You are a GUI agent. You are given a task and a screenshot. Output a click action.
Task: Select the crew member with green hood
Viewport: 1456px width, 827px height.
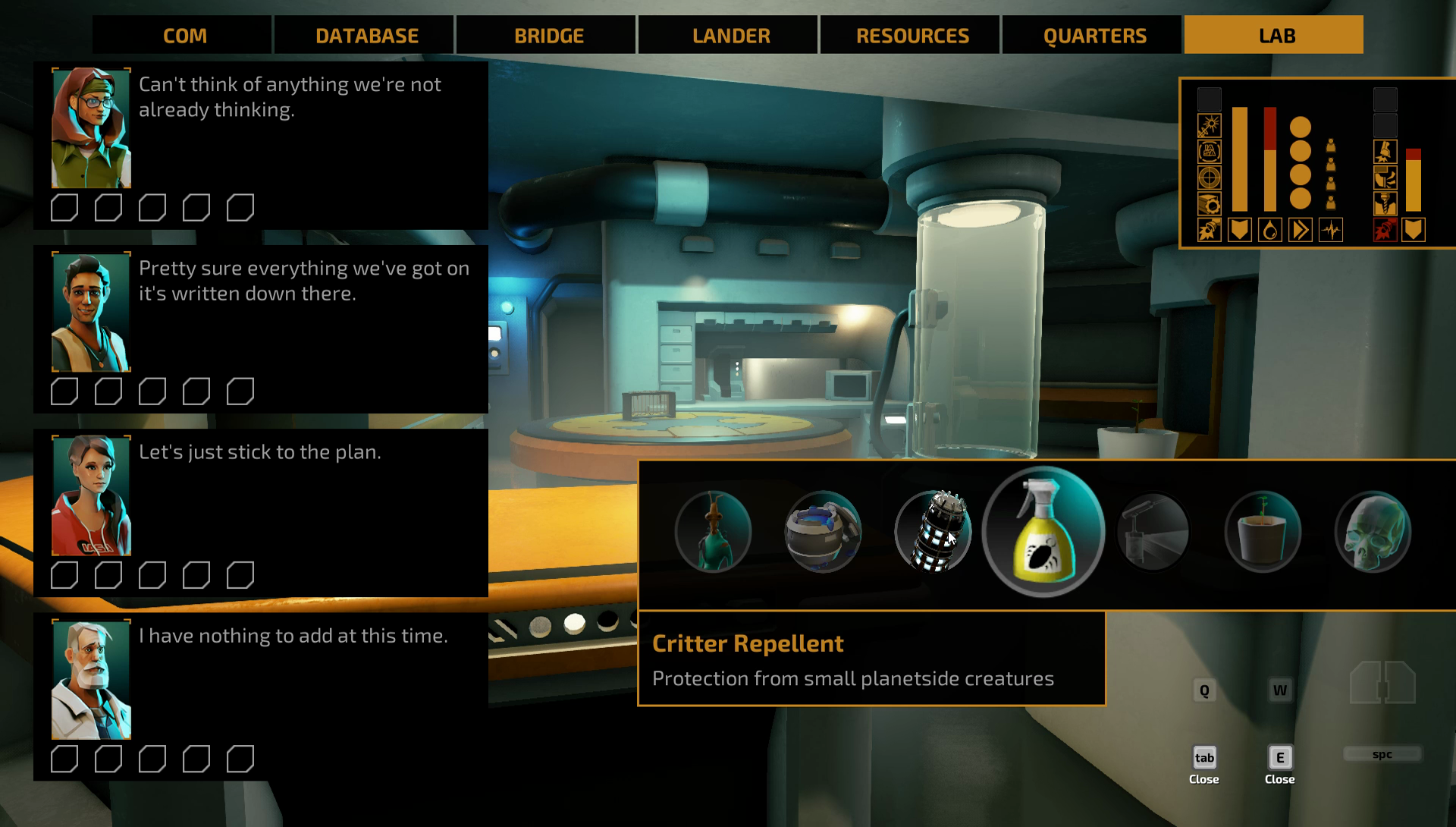click(91, 127)
